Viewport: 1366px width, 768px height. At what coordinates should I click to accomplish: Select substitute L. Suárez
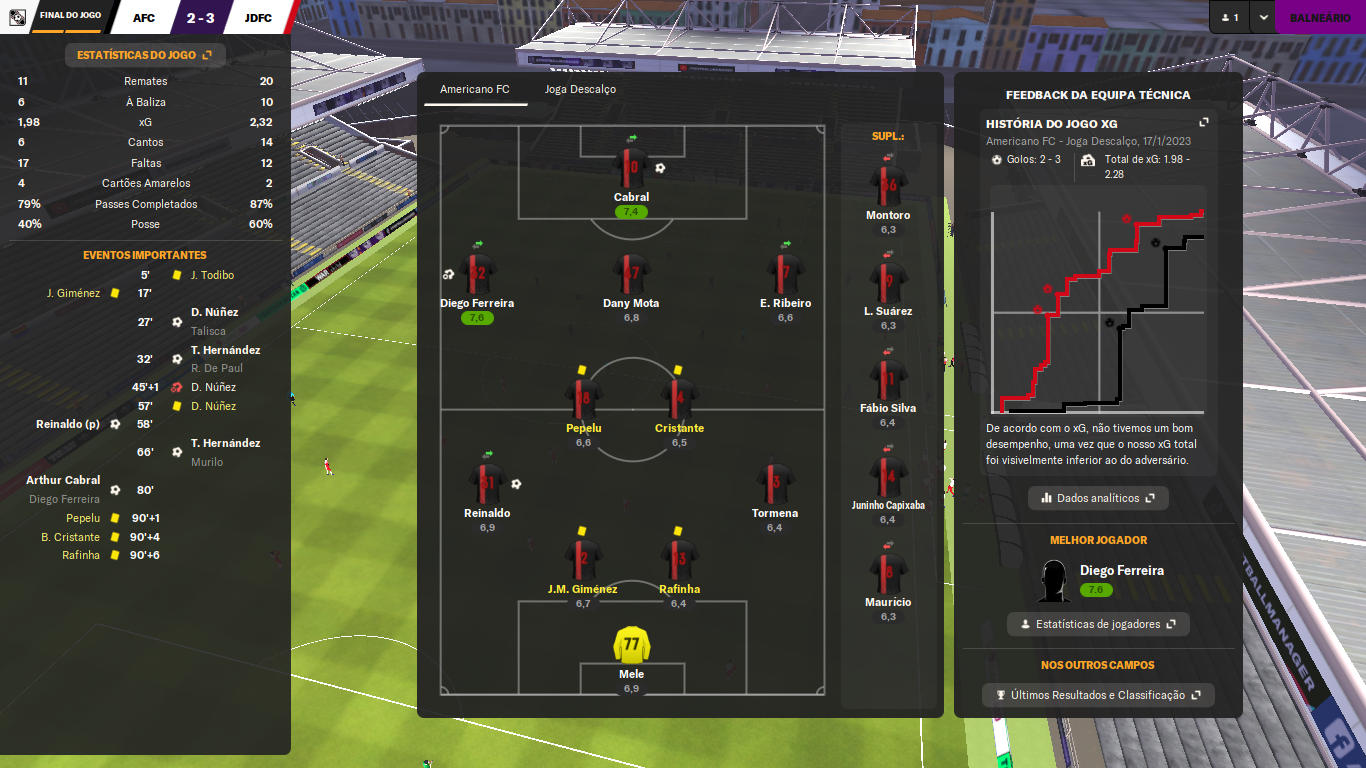click(x=888, y=282)
